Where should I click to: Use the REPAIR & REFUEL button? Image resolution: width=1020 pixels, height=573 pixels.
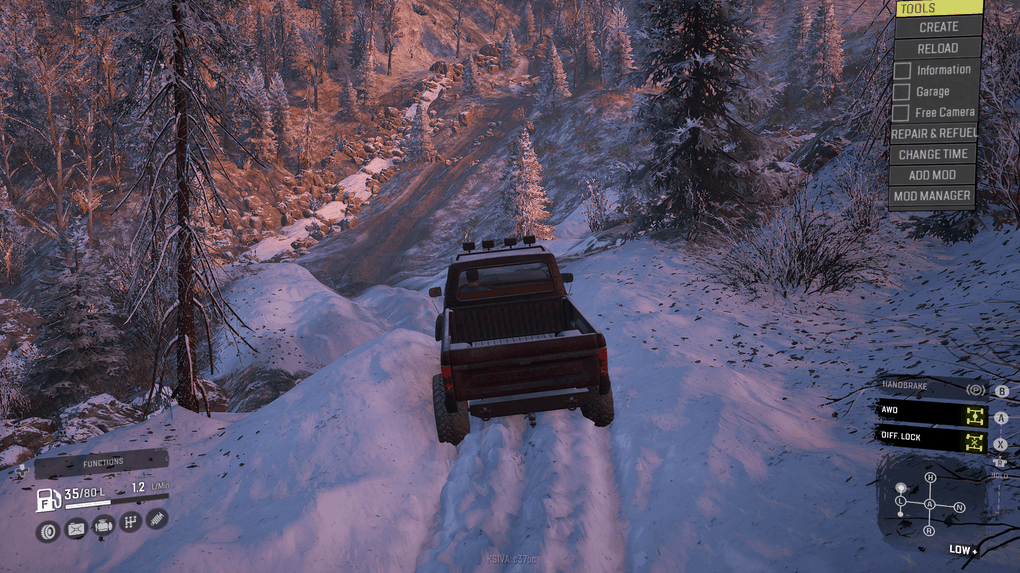[x=932, y=133]
